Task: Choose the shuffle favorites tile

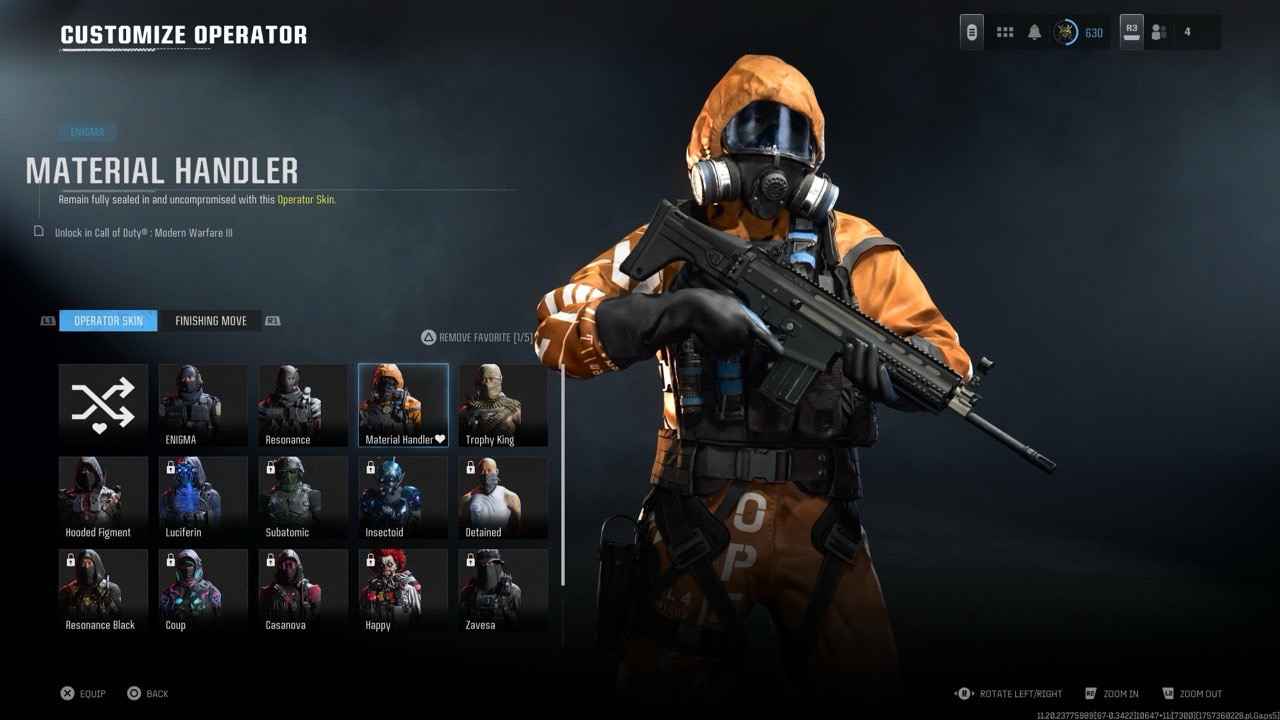Action: click(x=103, y=405)
